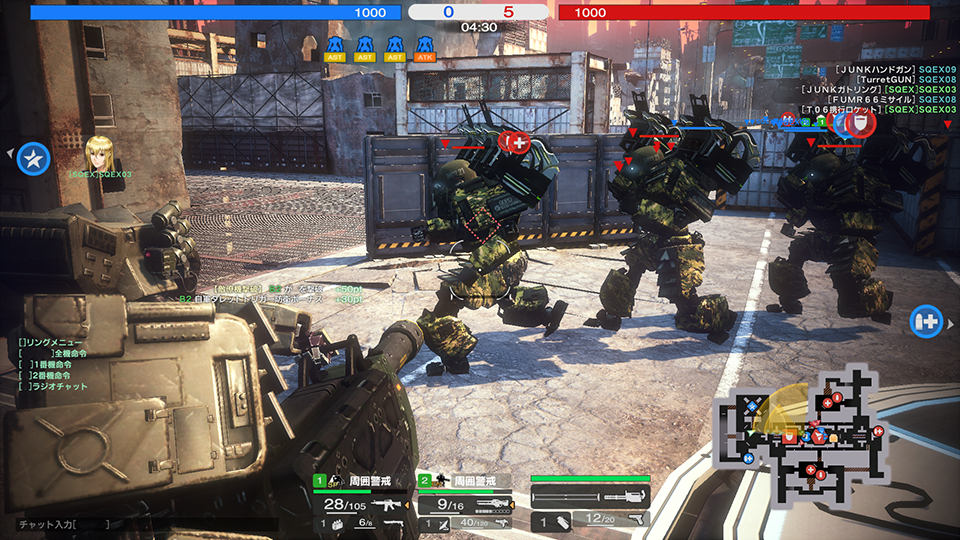The width and height of the screenshot is (960, 540).
Task: Click the blue medical cross button
Action: (x=925, y=322)
